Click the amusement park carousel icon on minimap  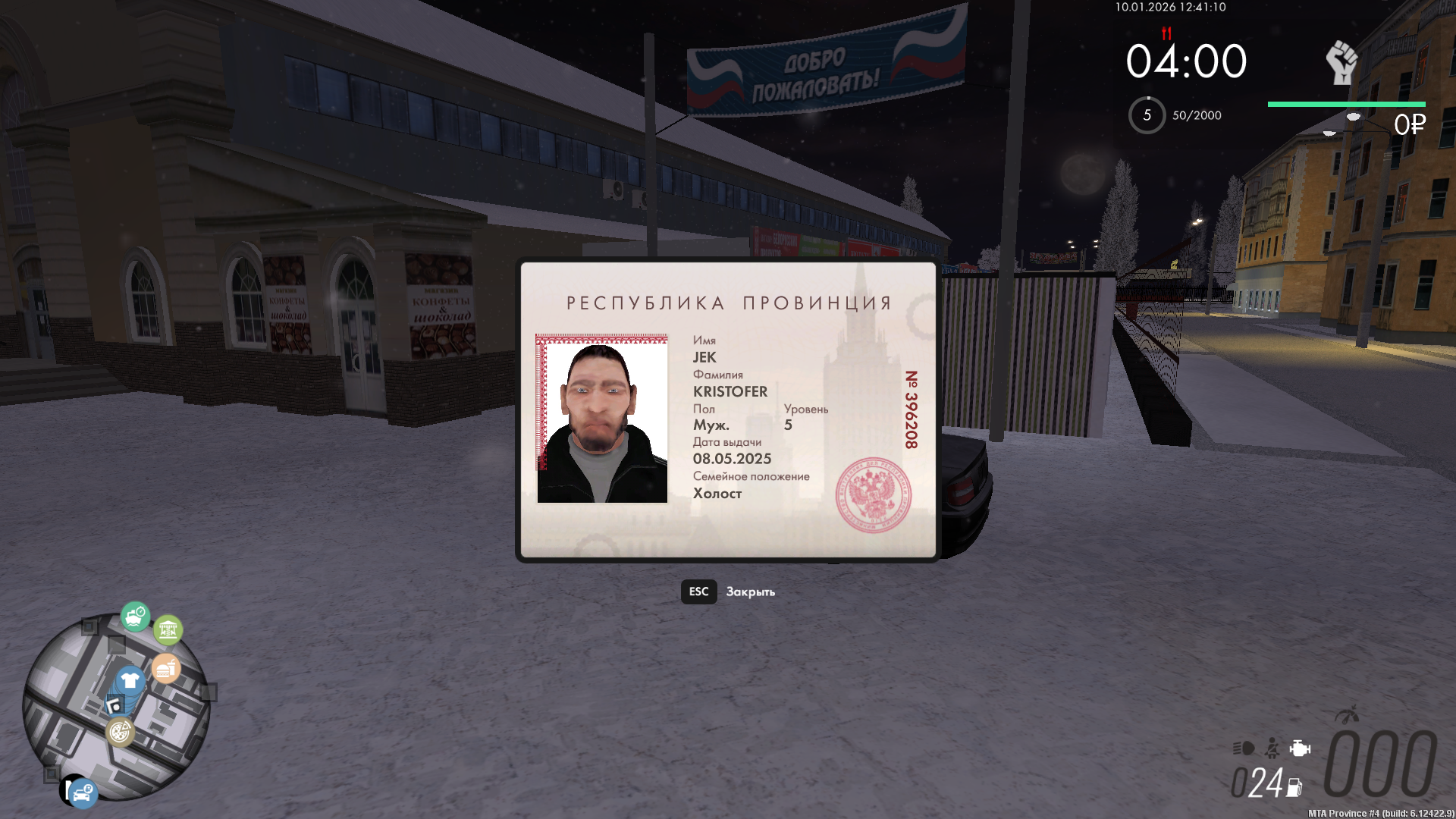[x=168, y=629]
